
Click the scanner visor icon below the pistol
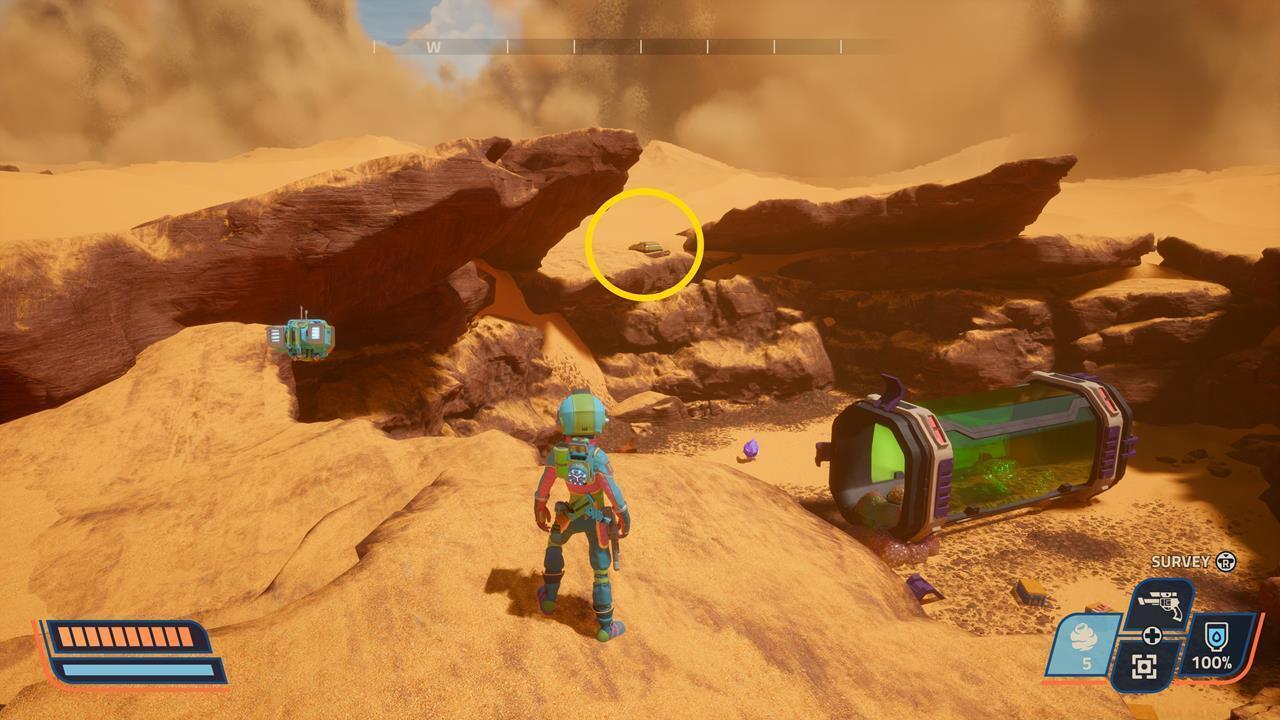pos(1146,666)
